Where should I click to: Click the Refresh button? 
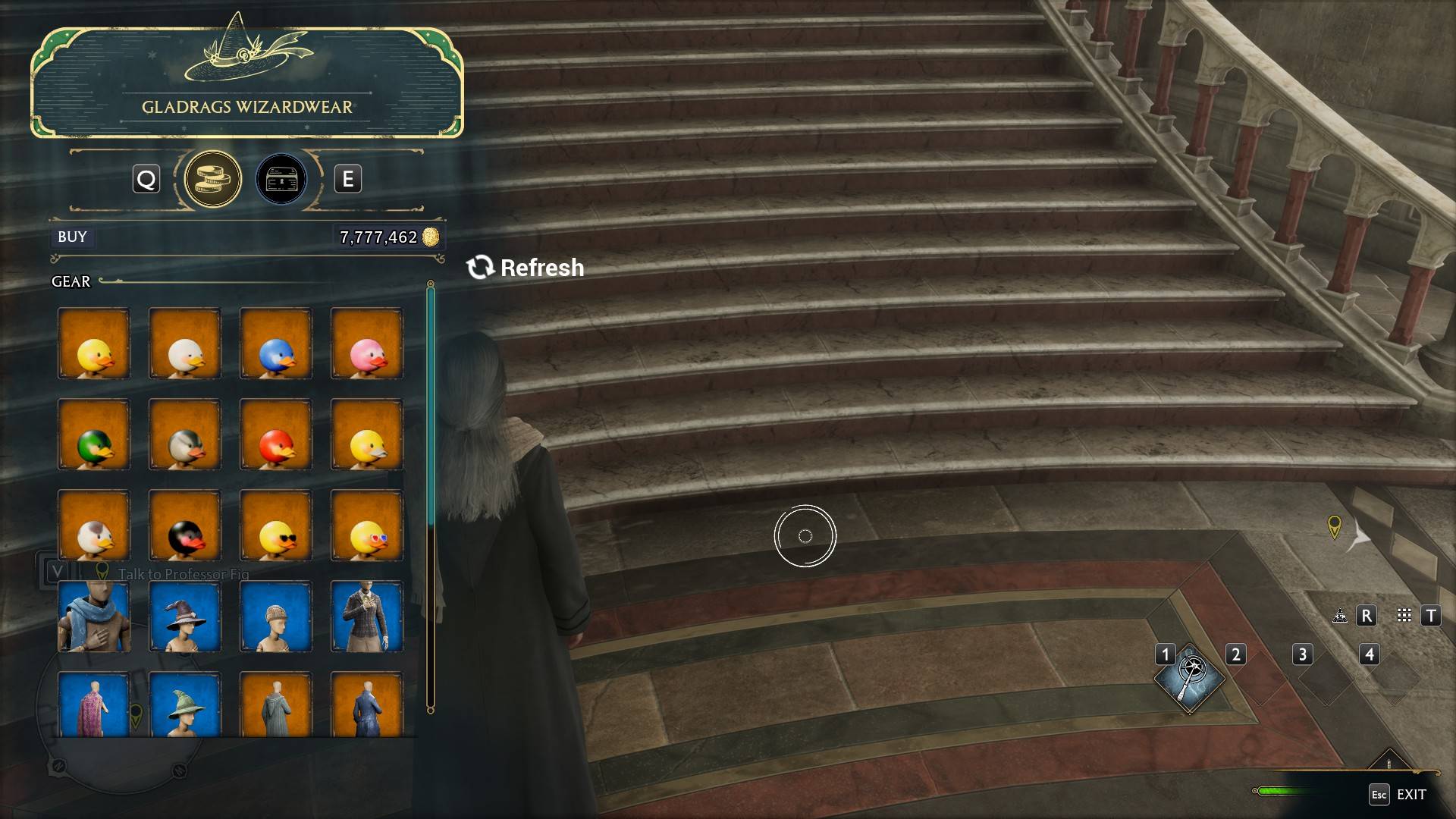[526, 267]
